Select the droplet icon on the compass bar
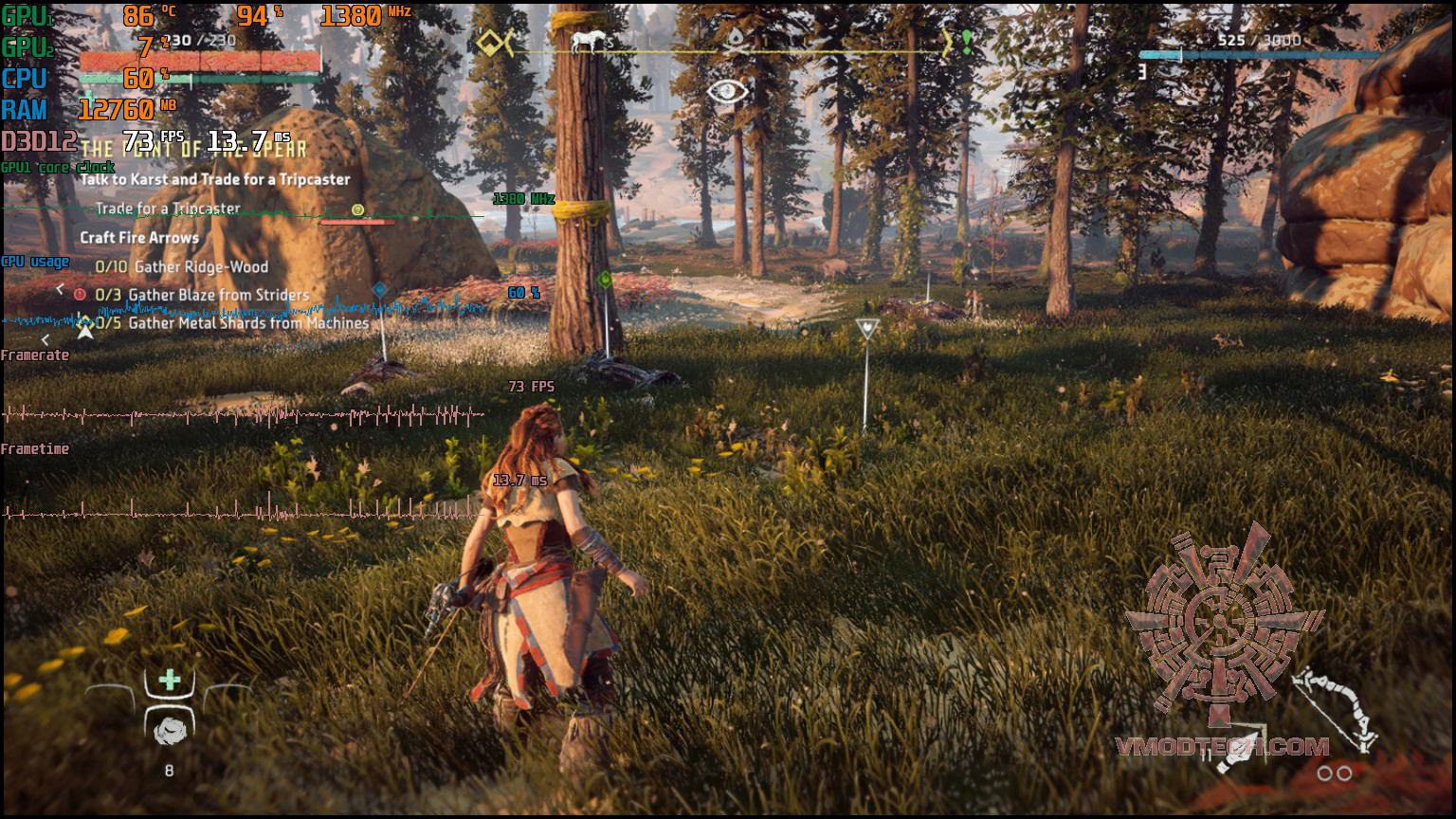 737,40
